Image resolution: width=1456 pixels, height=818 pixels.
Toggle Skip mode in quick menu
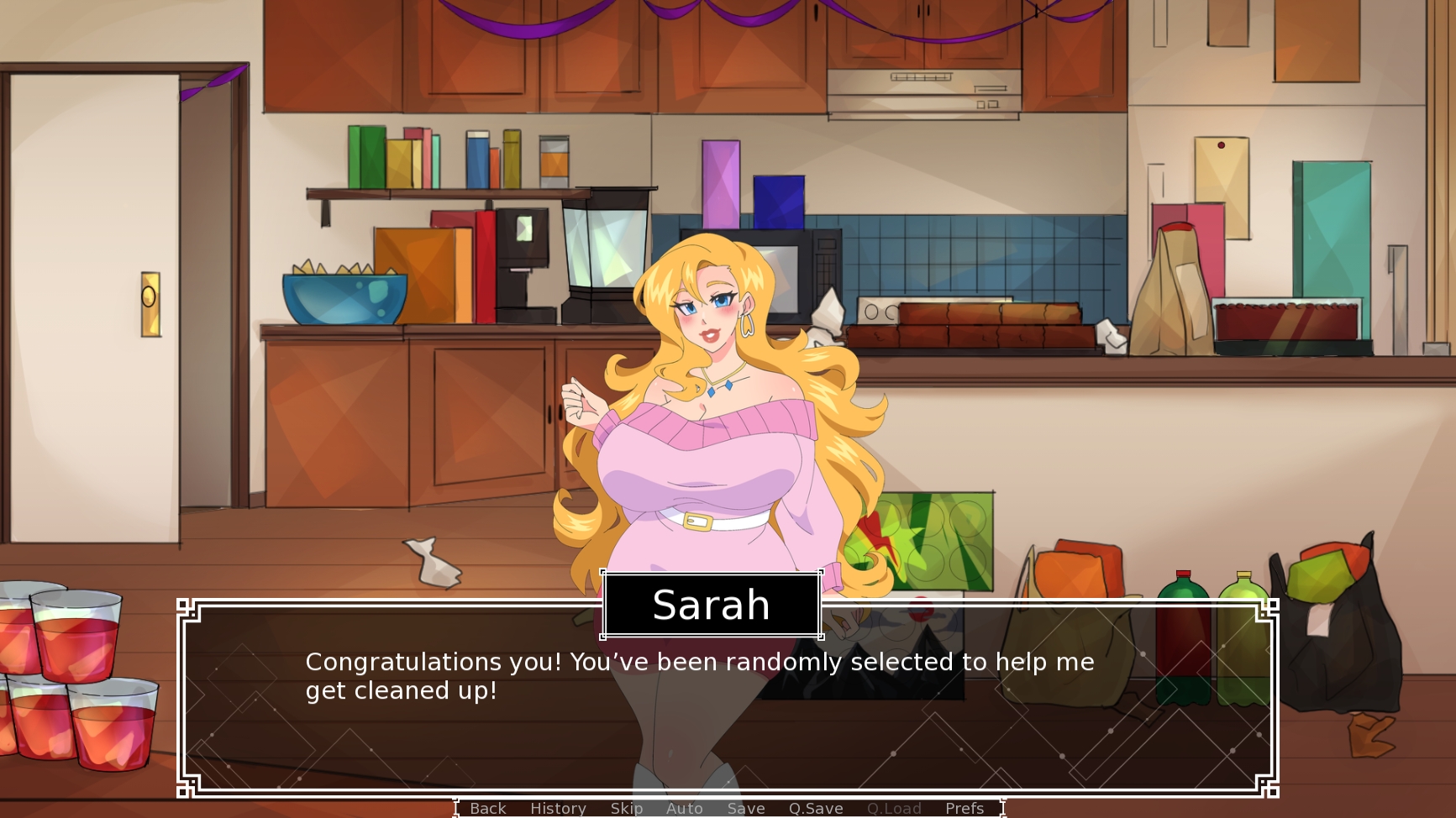[626, 808]
